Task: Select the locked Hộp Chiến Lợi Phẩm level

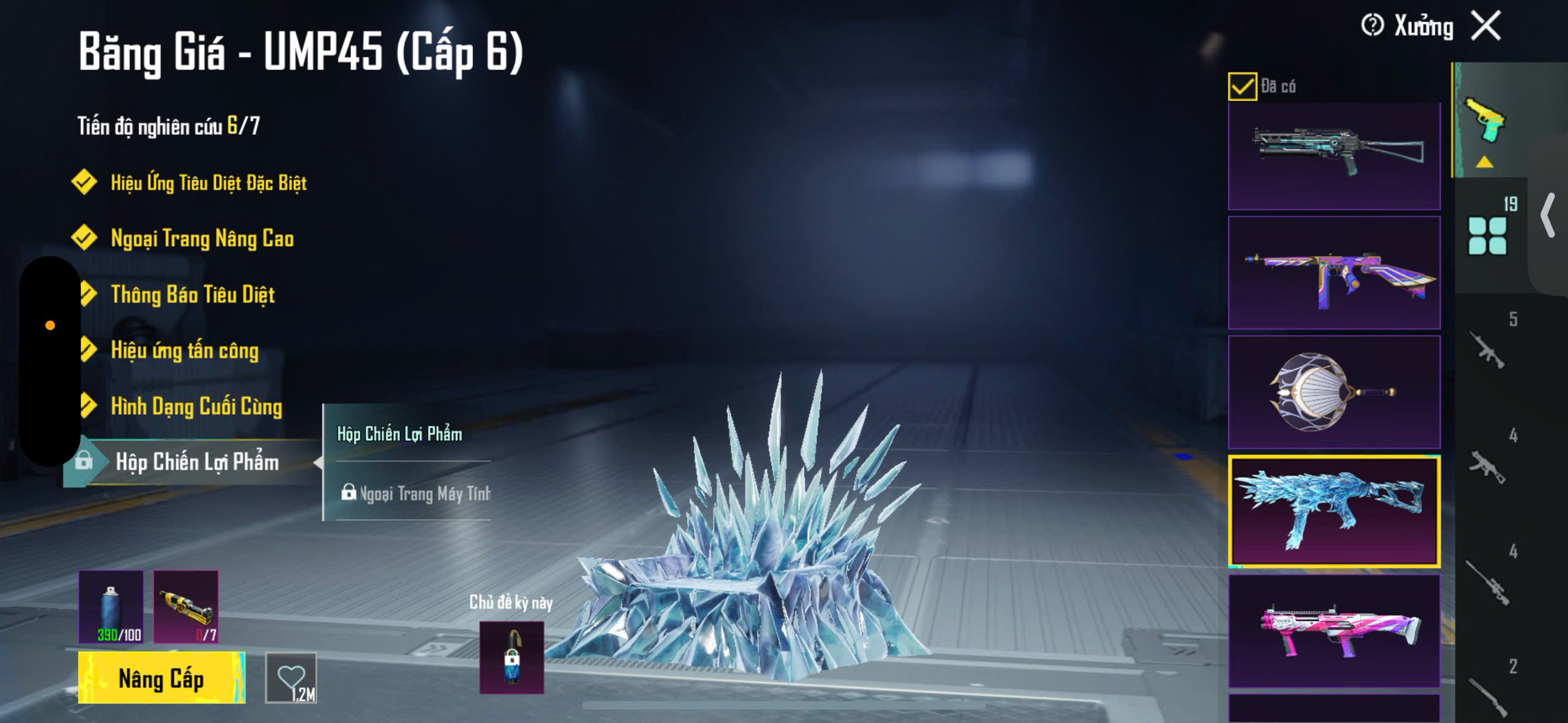Action: (x=196, y=462)
